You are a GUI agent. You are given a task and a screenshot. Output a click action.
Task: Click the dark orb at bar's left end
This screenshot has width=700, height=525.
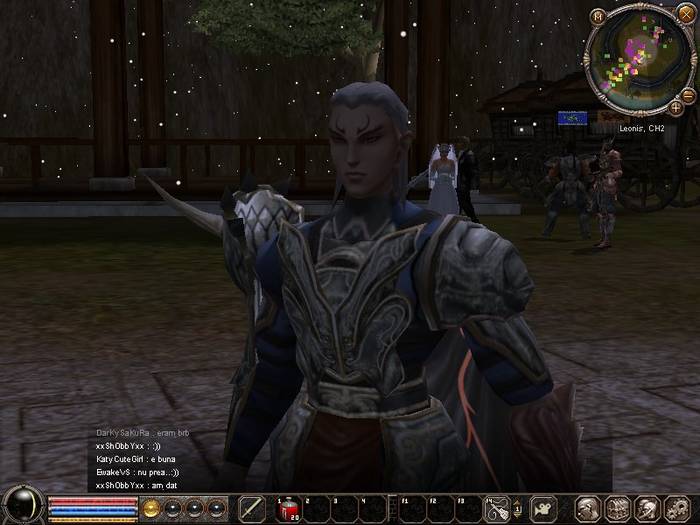[22, 505]
